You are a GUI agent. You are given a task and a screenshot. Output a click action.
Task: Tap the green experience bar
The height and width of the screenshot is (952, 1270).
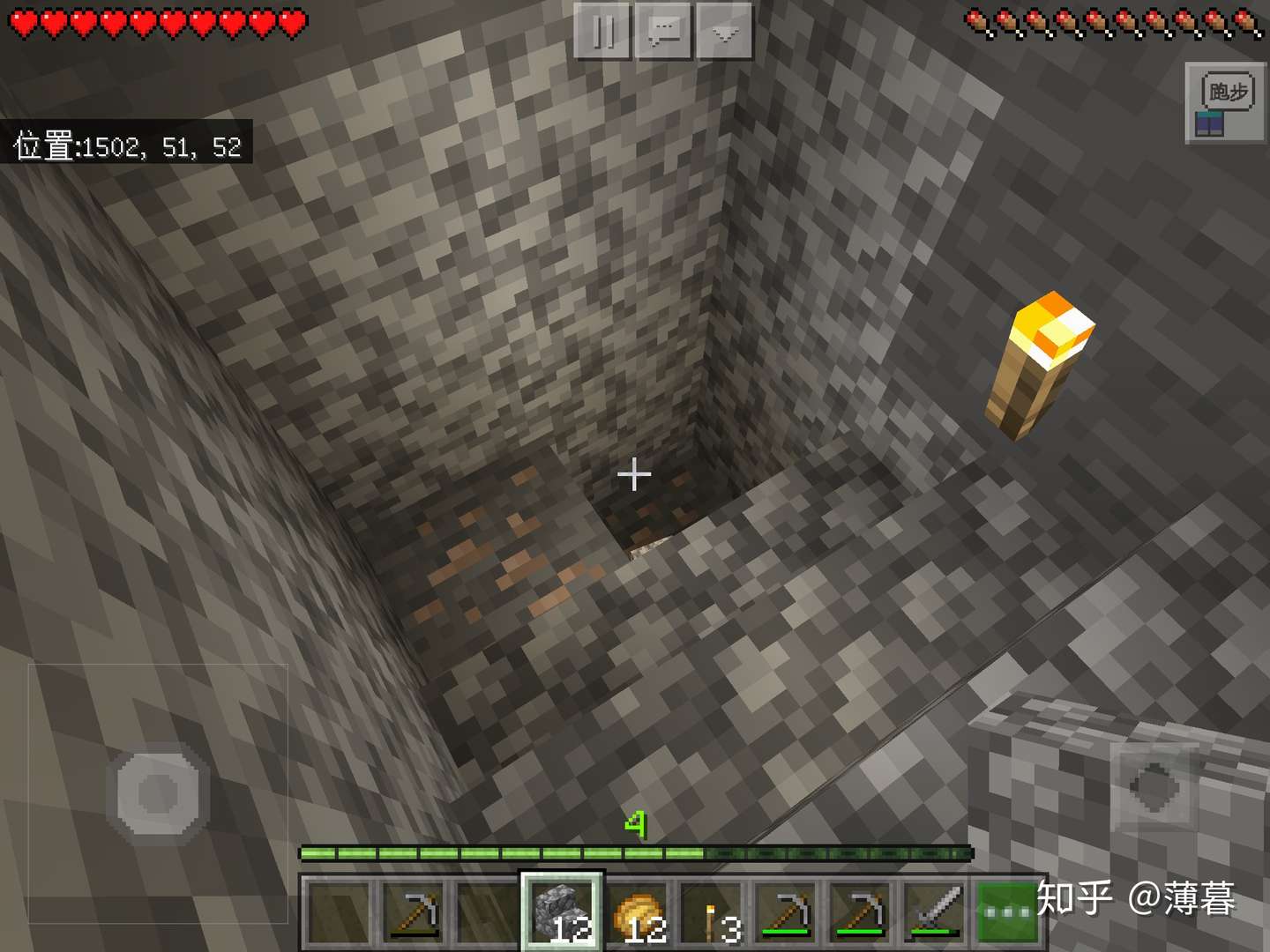pyautogui.click(x=635, y=853)
